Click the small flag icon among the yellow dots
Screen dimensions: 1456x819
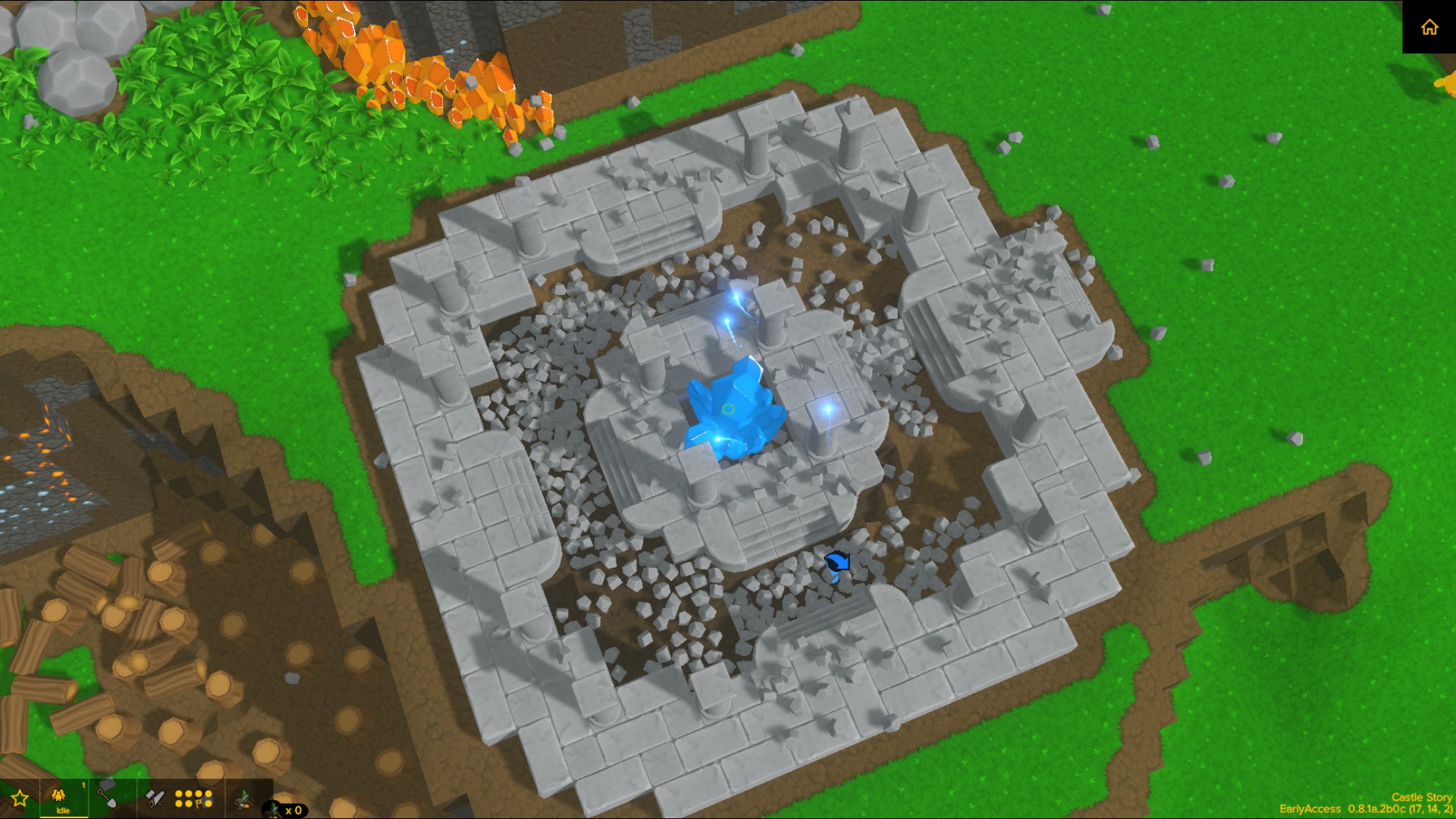[198, 803]
